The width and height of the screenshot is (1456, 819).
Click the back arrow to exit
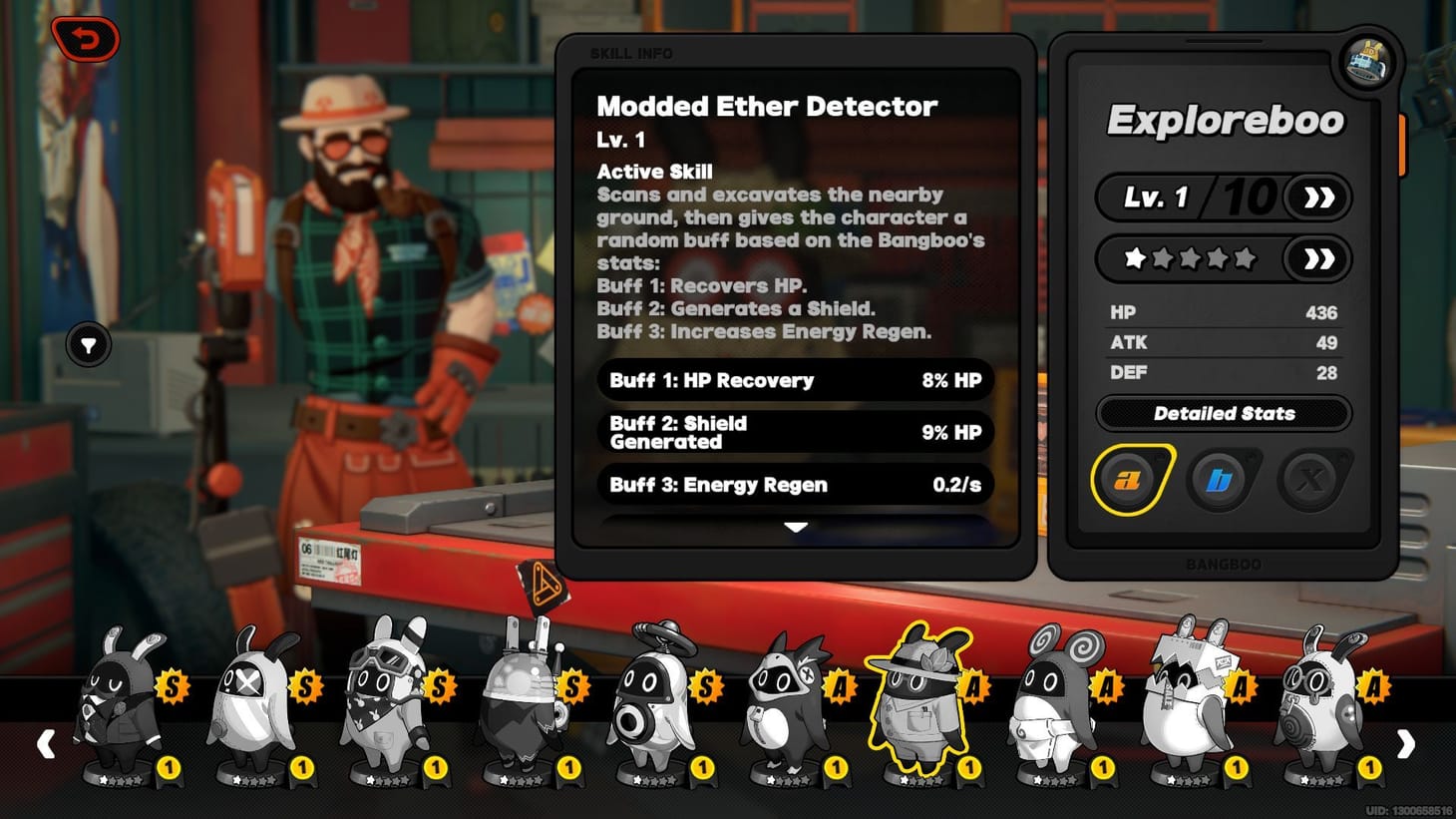point(85,40)
